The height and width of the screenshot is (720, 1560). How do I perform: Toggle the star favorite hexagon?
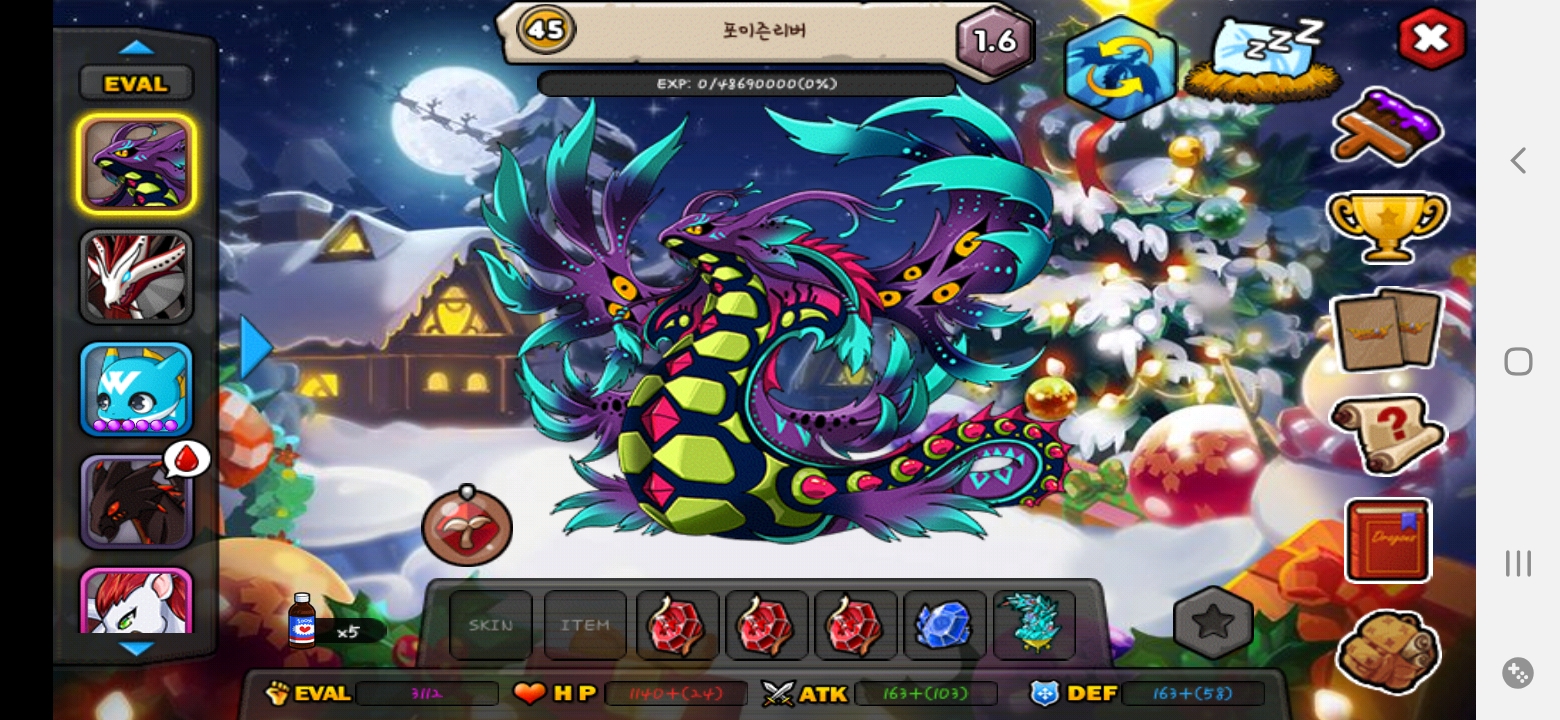(1213, 622)
